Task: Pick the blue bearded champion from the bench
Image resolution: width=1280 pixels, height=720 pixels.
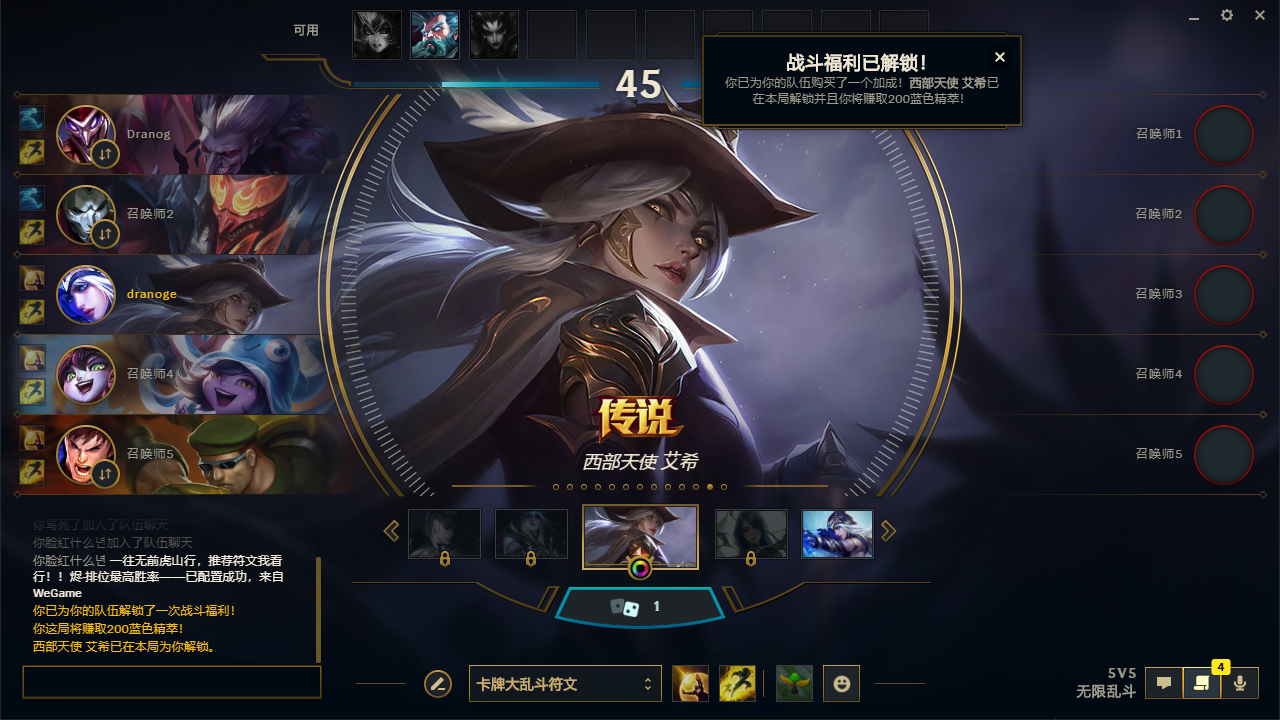Action: (435, 35)
